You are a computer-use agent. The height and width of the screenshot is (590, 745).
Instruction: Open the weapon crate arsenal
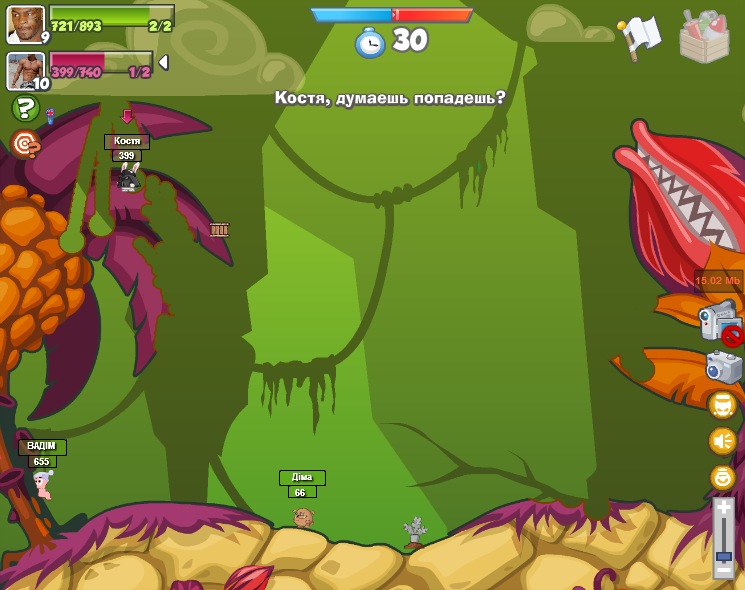[x=704, y=37]
